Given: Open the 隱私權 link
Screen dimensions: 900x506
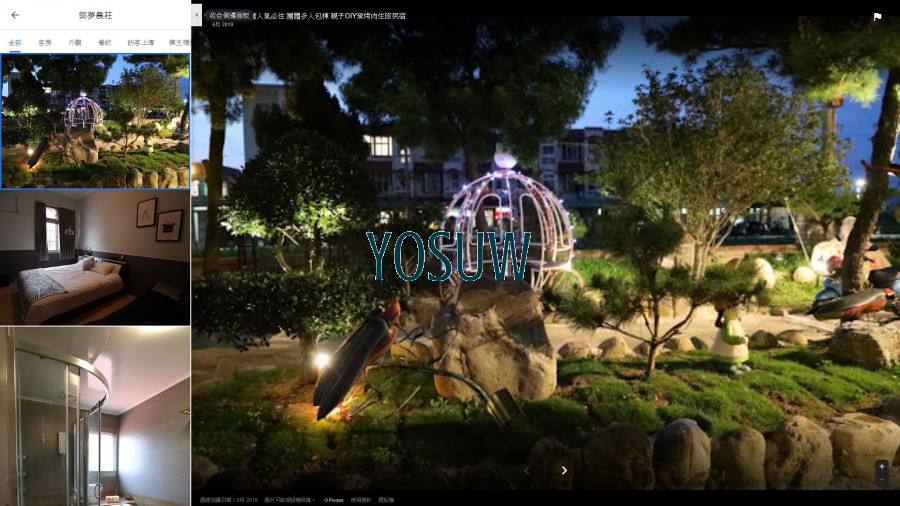Looking at the screenshot, I should (386, 500).
